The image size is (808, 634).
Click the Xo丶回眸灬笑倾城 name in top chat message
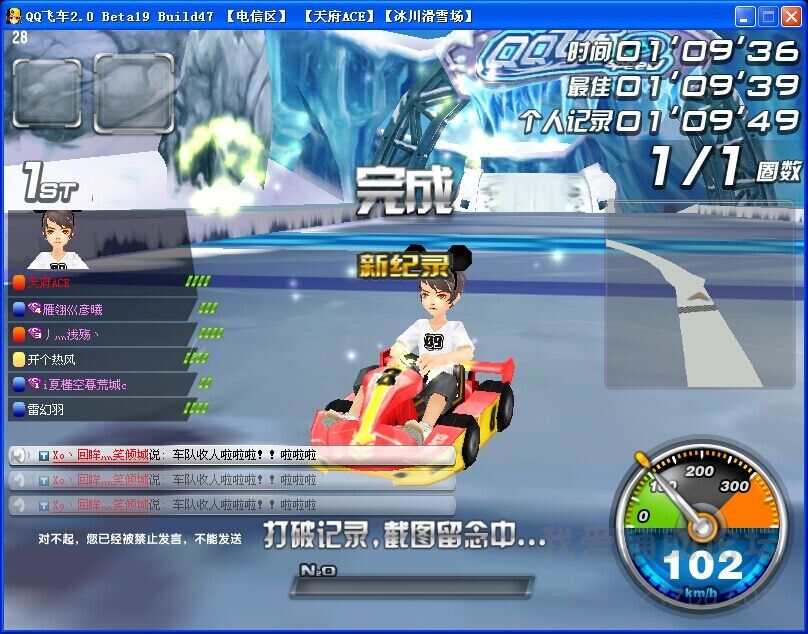click(100, 455)
